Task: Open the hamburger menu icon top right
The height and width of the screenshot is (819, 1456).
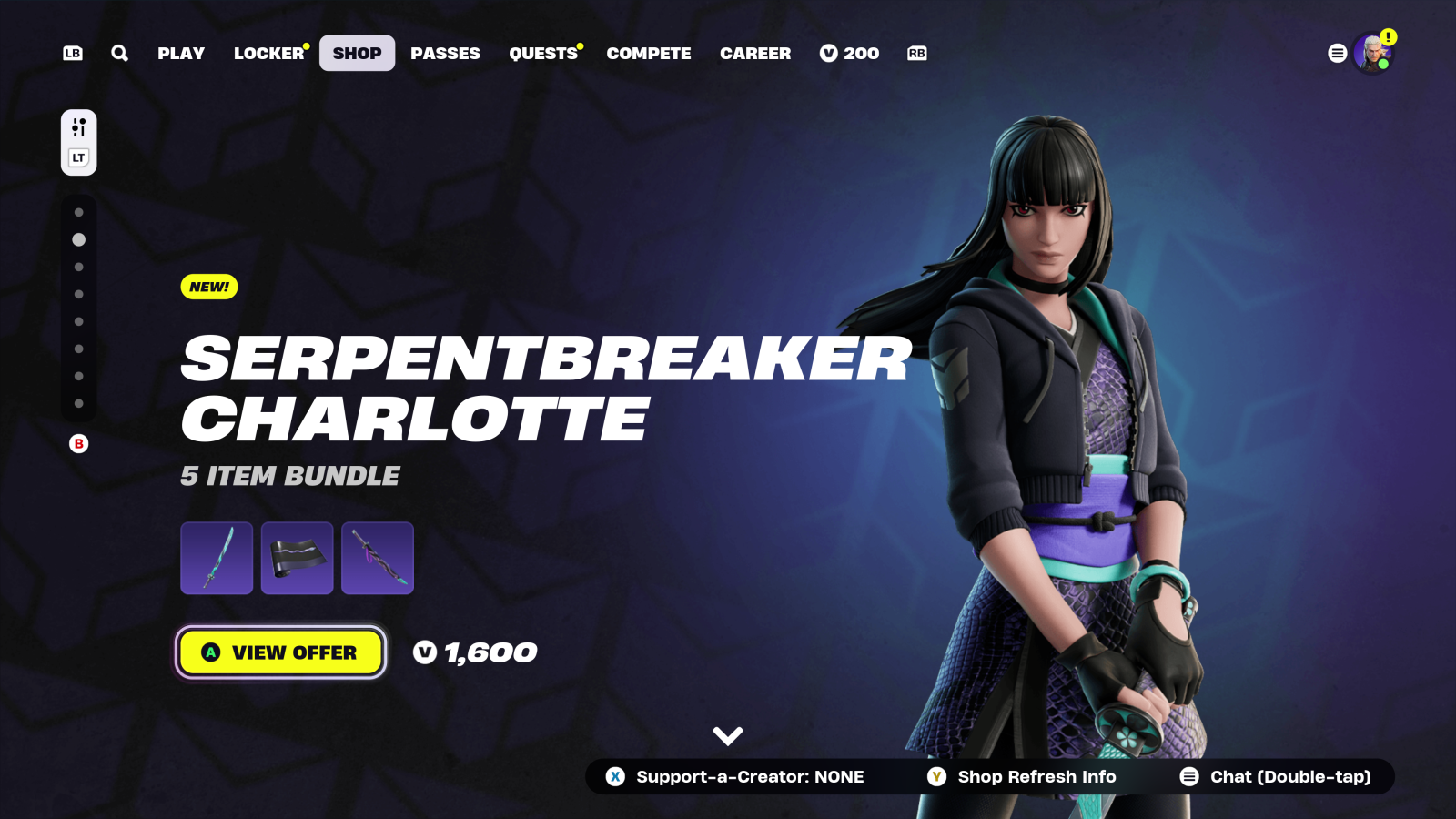Action: click(1337, 53)
